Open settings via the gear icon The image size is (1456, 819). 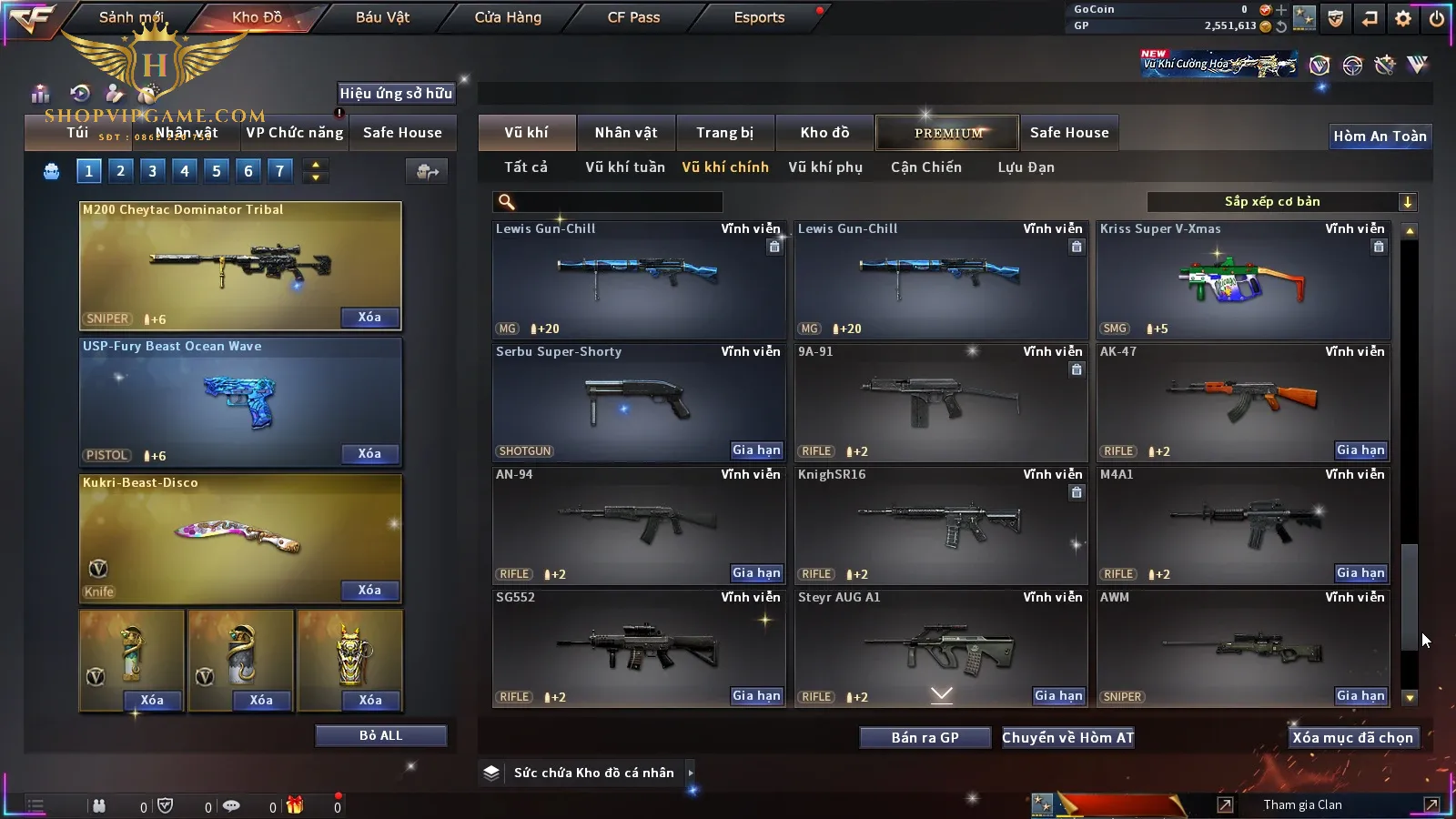pyautogui.click(x=1403, y=18)
